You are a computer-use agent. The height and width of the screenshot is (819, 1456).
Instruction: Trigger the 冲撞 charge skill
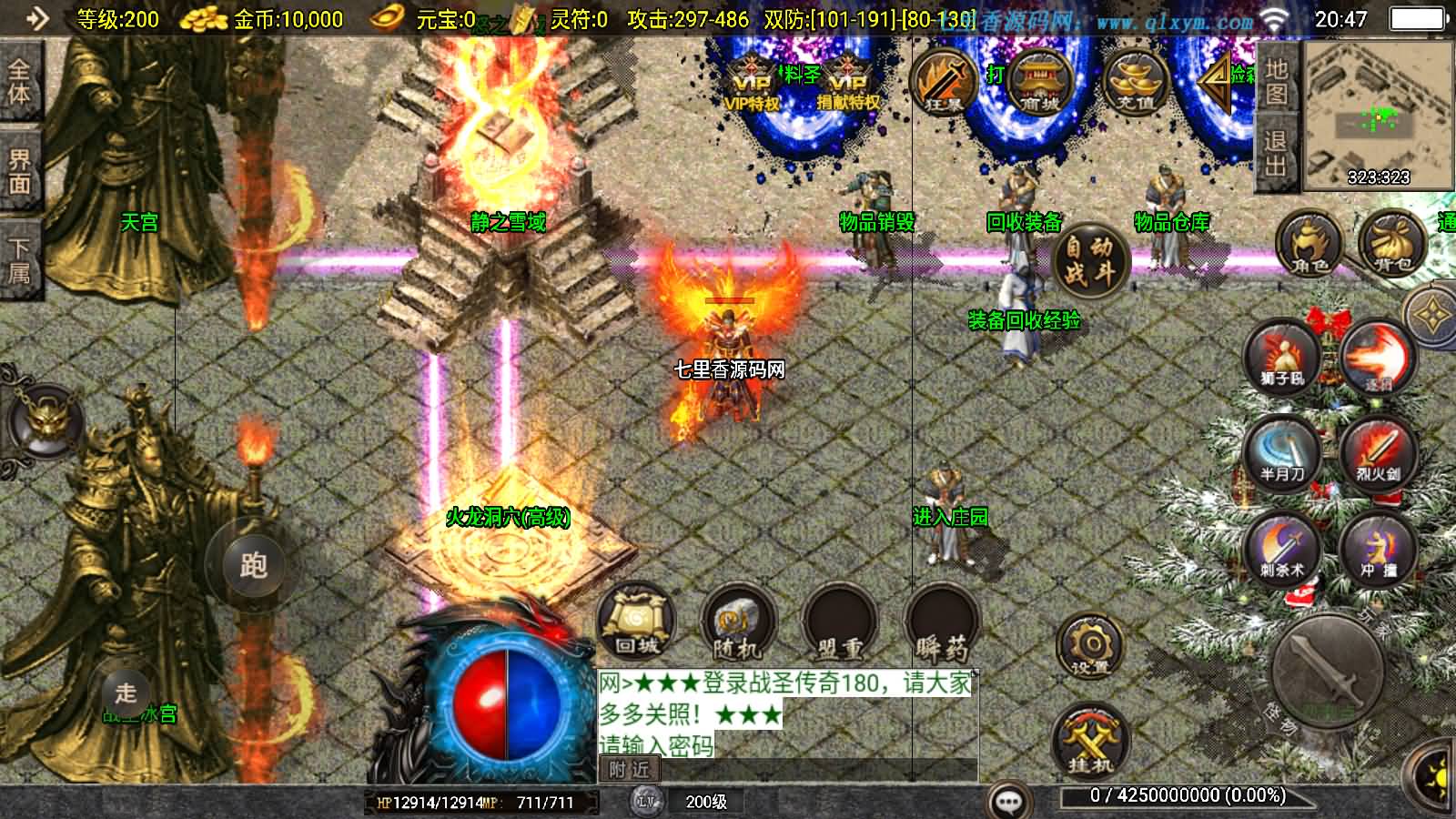point(1378,549)
